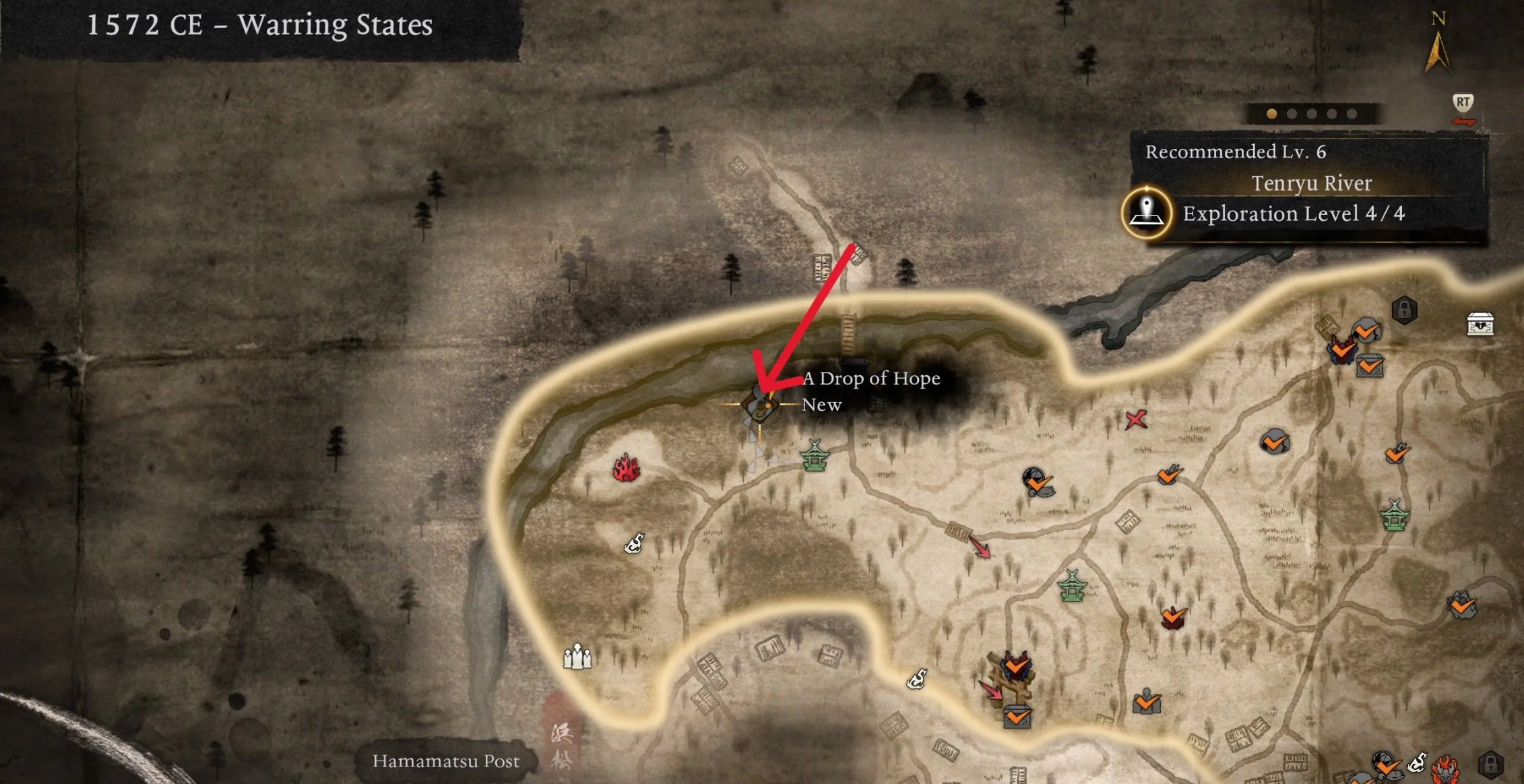The height and width of the screenshot is (784, 1524).
Task: Select the completed three-figure group marker
Action: tap(1146, 702)
